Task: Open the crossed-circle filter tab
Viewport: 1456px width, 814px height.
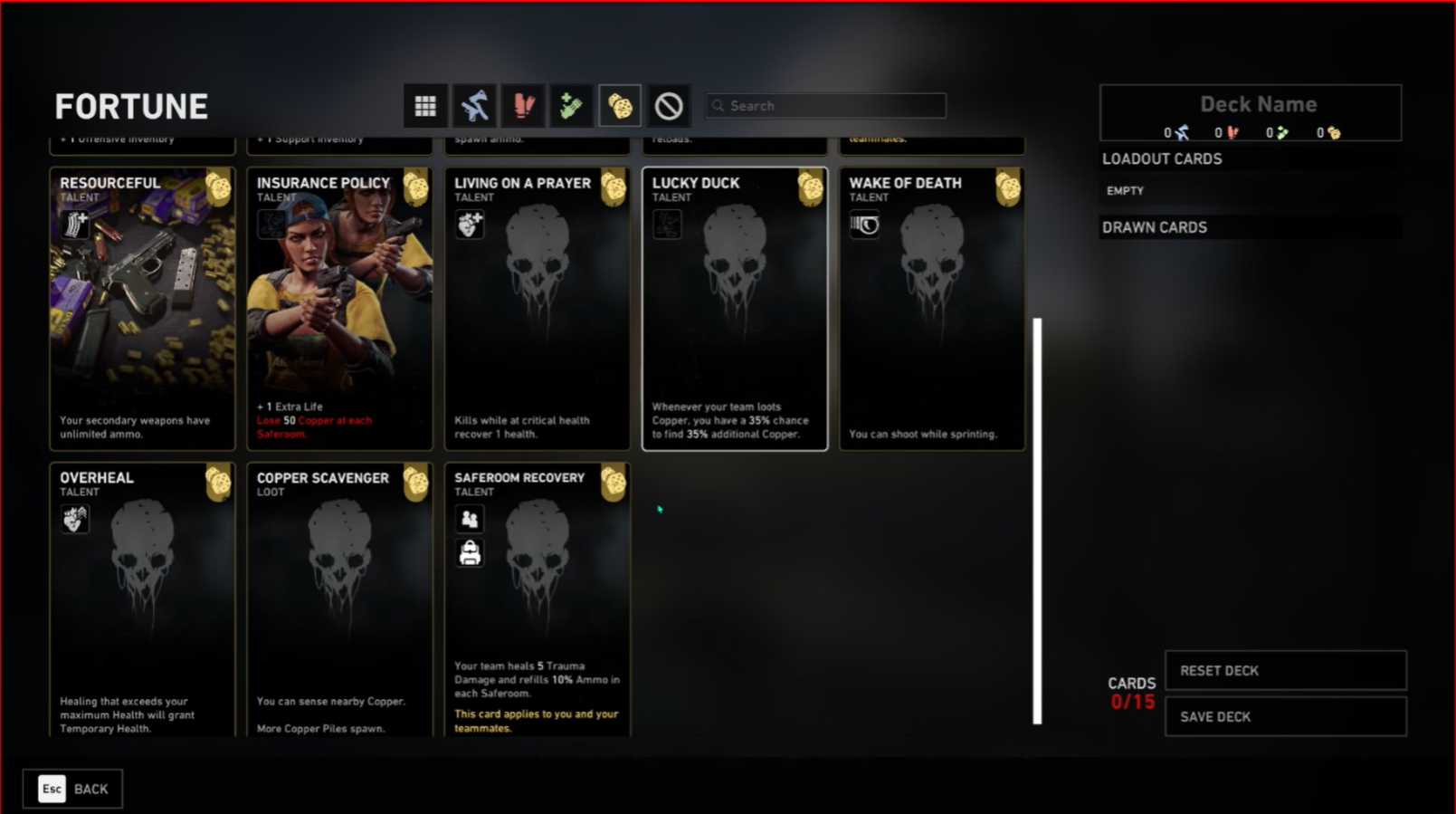Action: 669,106
